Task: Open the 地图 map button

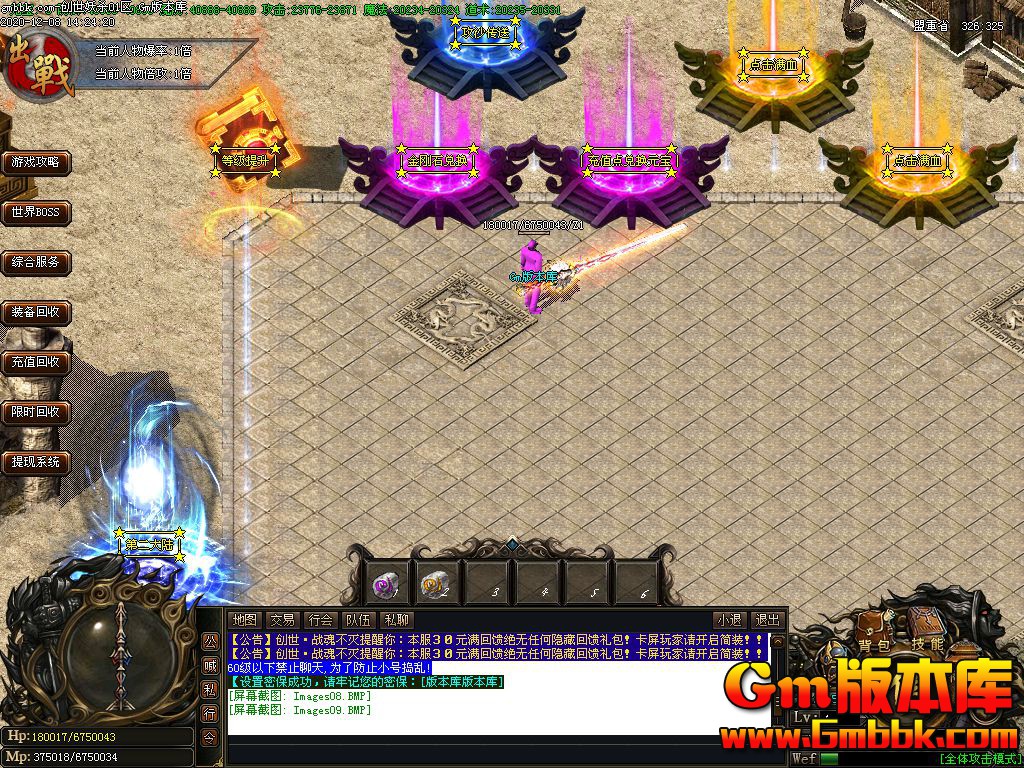Action: [244, 620]
